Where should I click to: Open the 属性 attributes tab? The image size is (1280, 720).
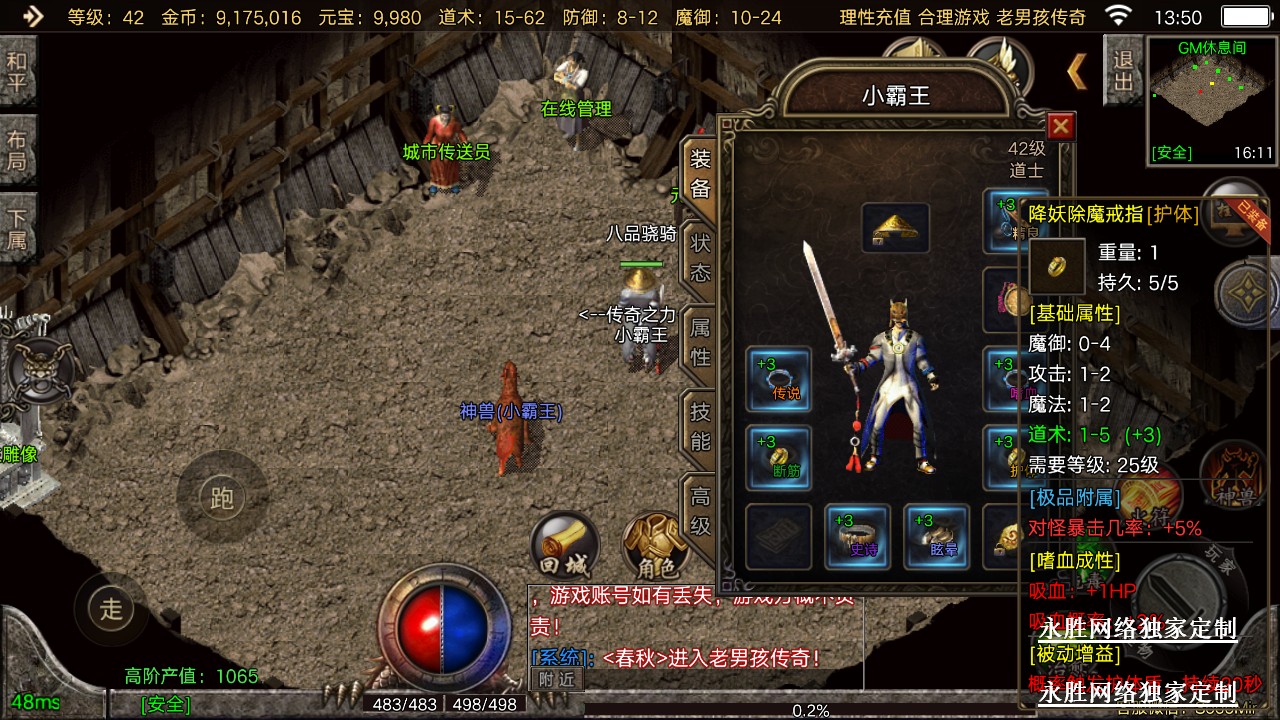pyautogui.click(x=700, y=341)
